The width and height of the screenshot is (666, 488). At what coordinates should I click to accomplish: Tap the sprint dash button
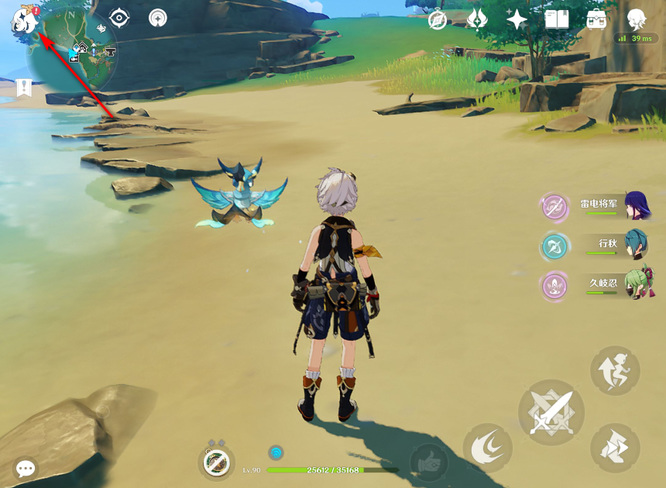point(615,447)
